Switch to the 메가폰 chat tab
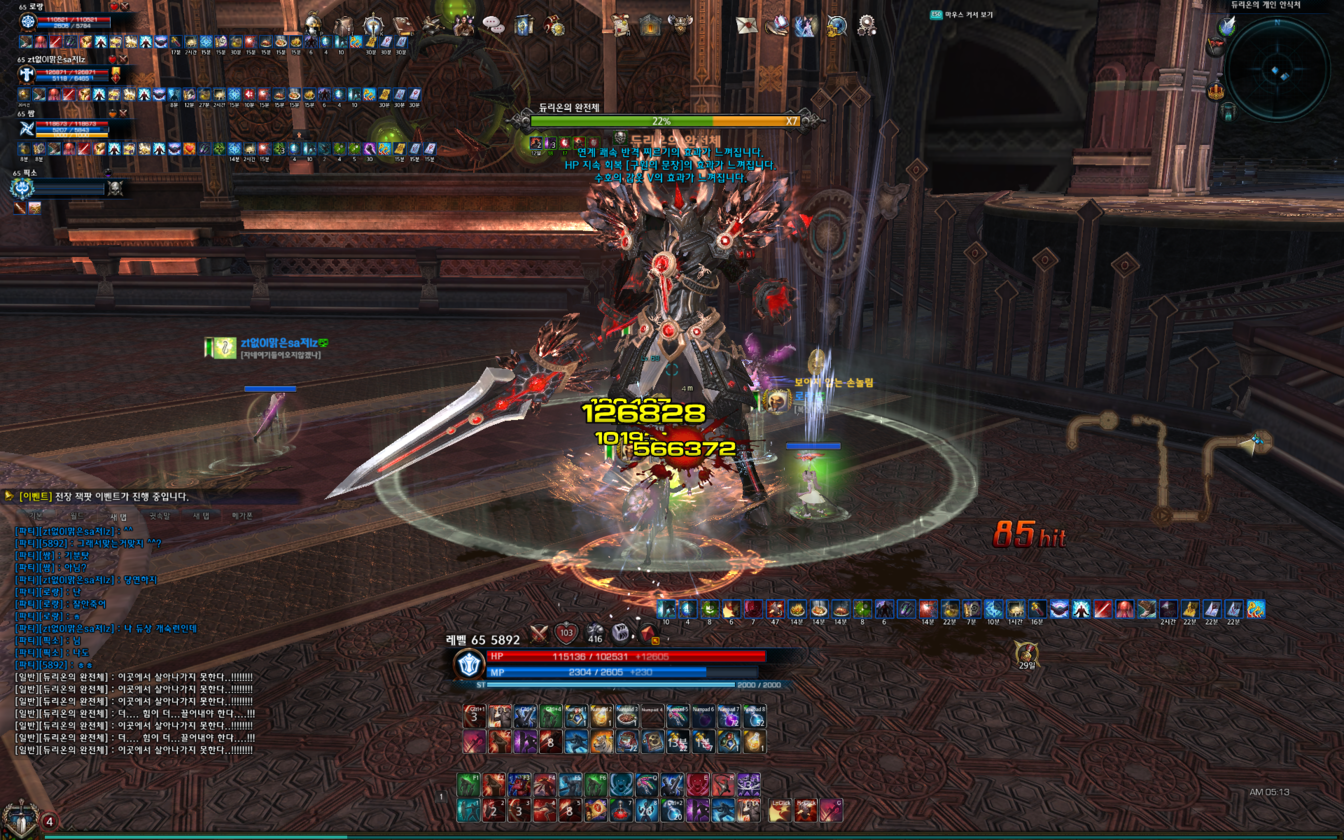 point(242,516)
